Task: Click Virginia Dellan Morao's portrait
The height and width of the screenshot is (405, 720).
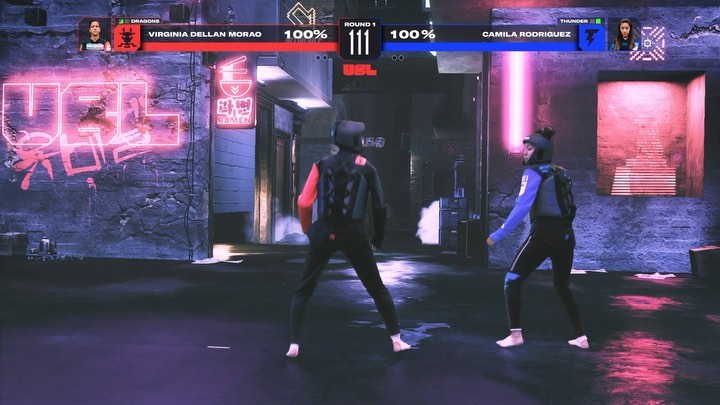Action: [95, 36]
